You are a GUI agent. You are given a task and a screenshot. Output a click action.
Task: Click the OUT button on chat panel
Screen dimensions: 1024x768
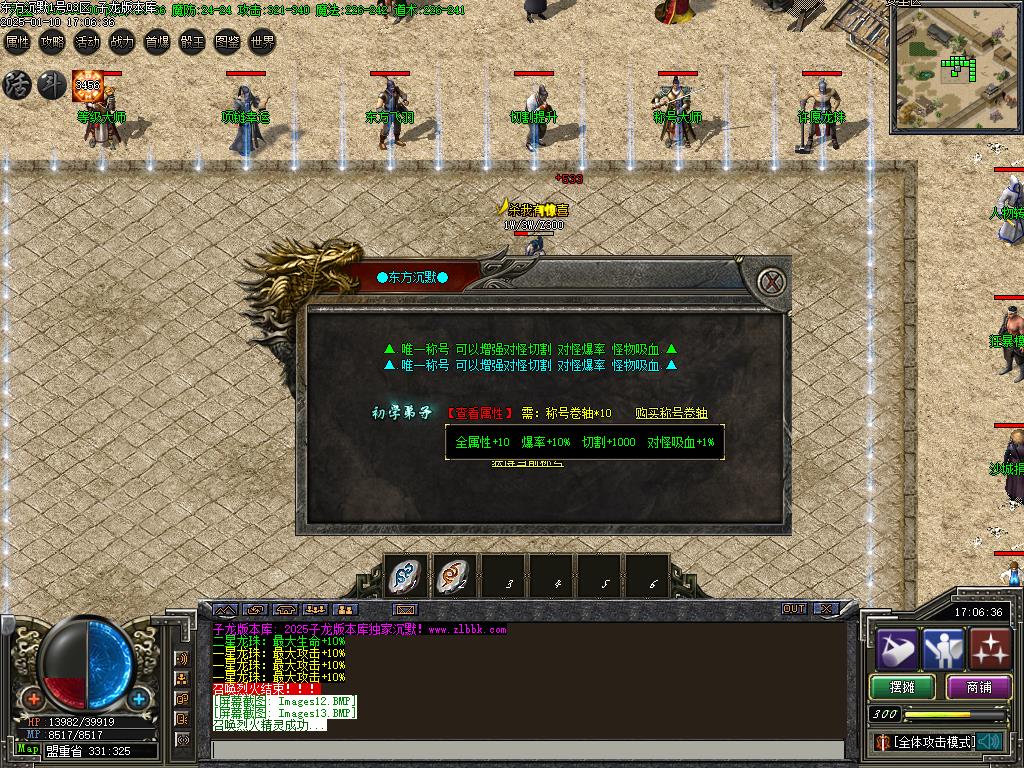coord(794,608)
